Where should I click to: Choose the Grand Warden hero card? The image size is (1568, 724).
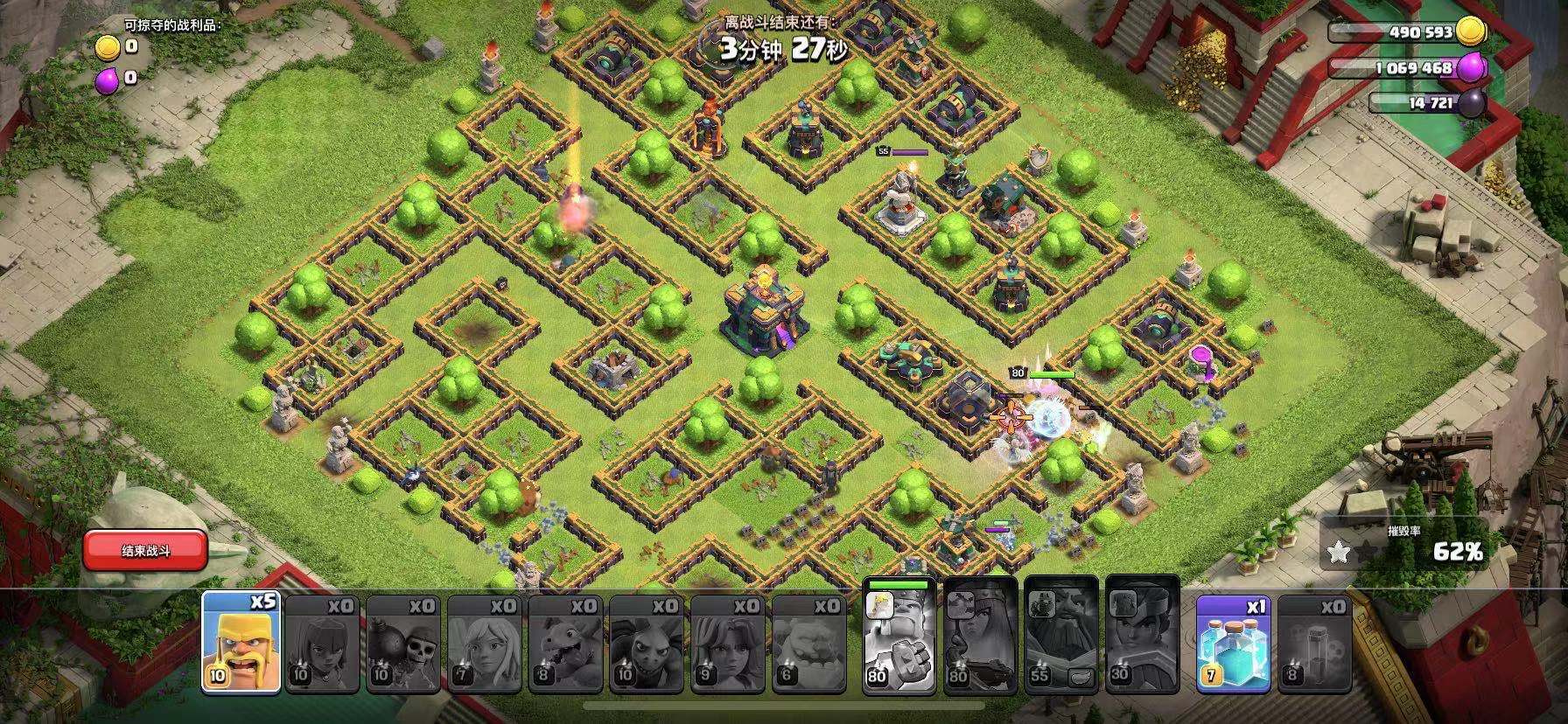[x=1060, y=638]
